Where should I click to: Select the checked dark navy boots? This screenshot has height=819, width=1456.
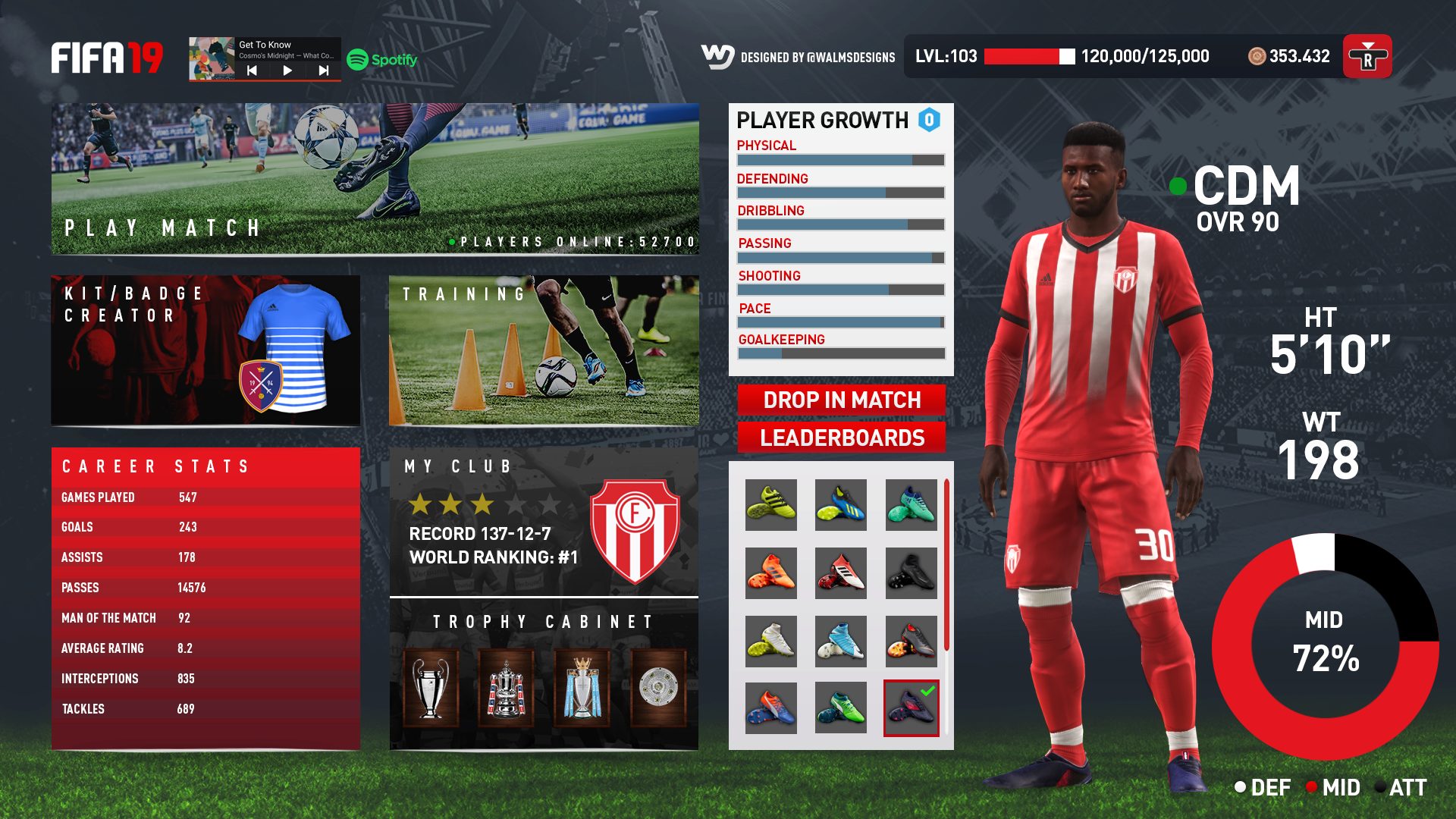[x=911, y=708]
